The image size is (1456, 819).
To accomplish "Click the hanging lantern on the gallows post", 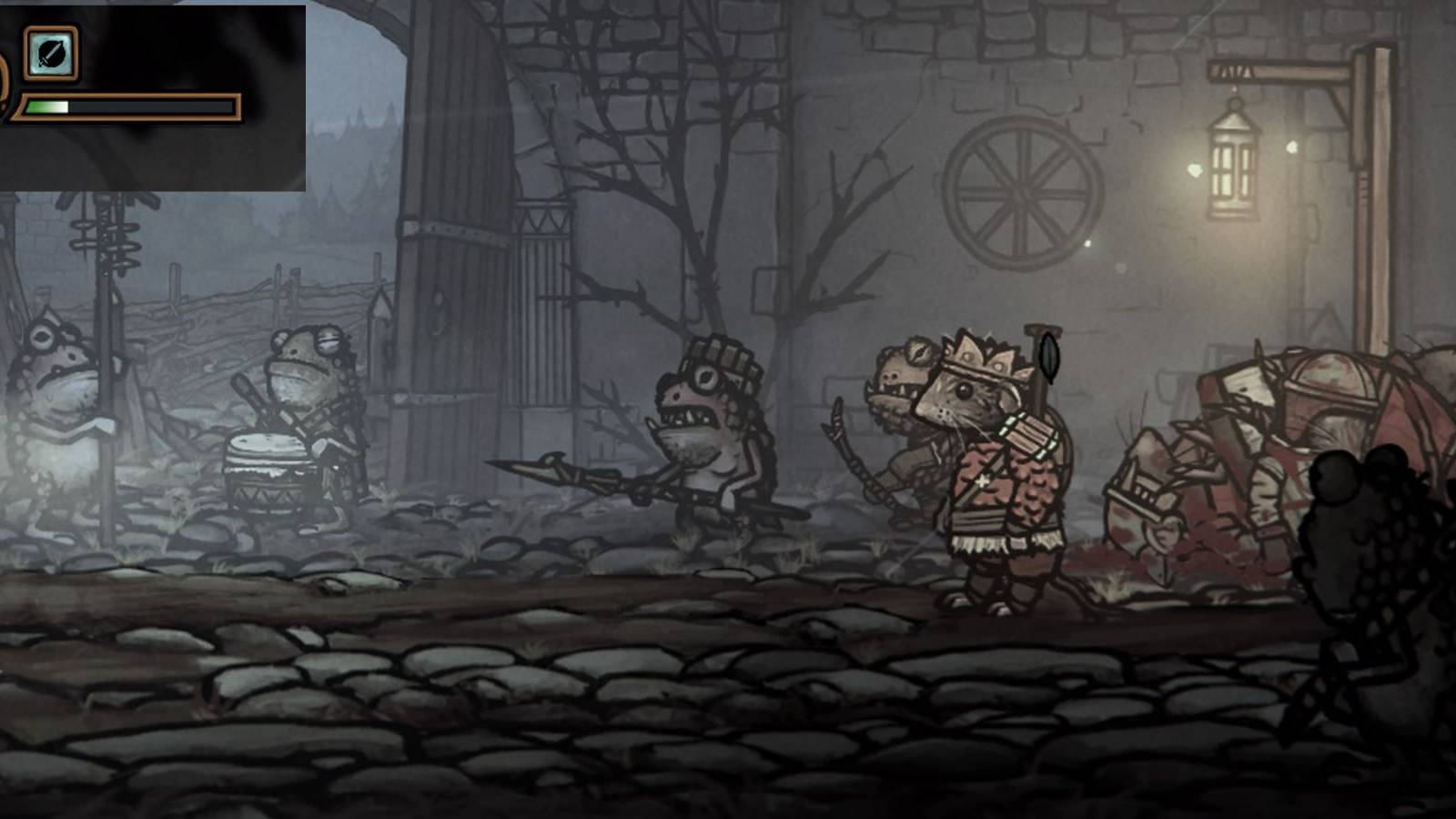I will click(1233, 164).
